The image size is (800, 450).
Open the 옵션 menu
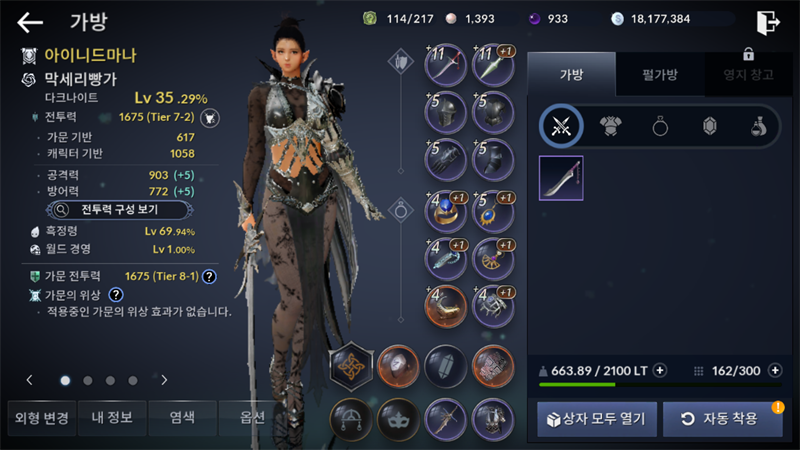coord(251,417)
